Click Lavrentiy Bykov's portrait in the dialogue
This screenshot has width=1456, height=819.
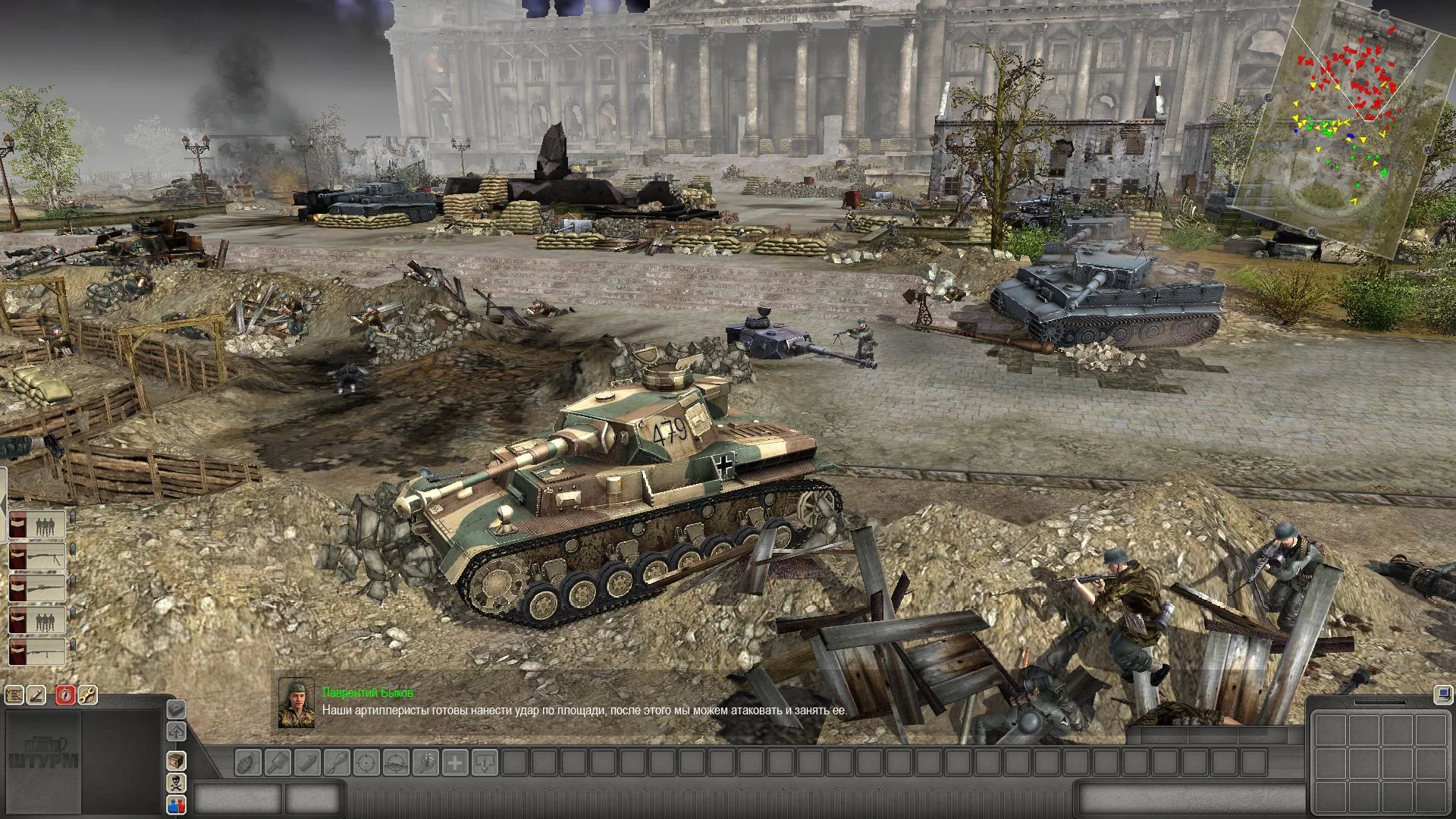(297, 703)
